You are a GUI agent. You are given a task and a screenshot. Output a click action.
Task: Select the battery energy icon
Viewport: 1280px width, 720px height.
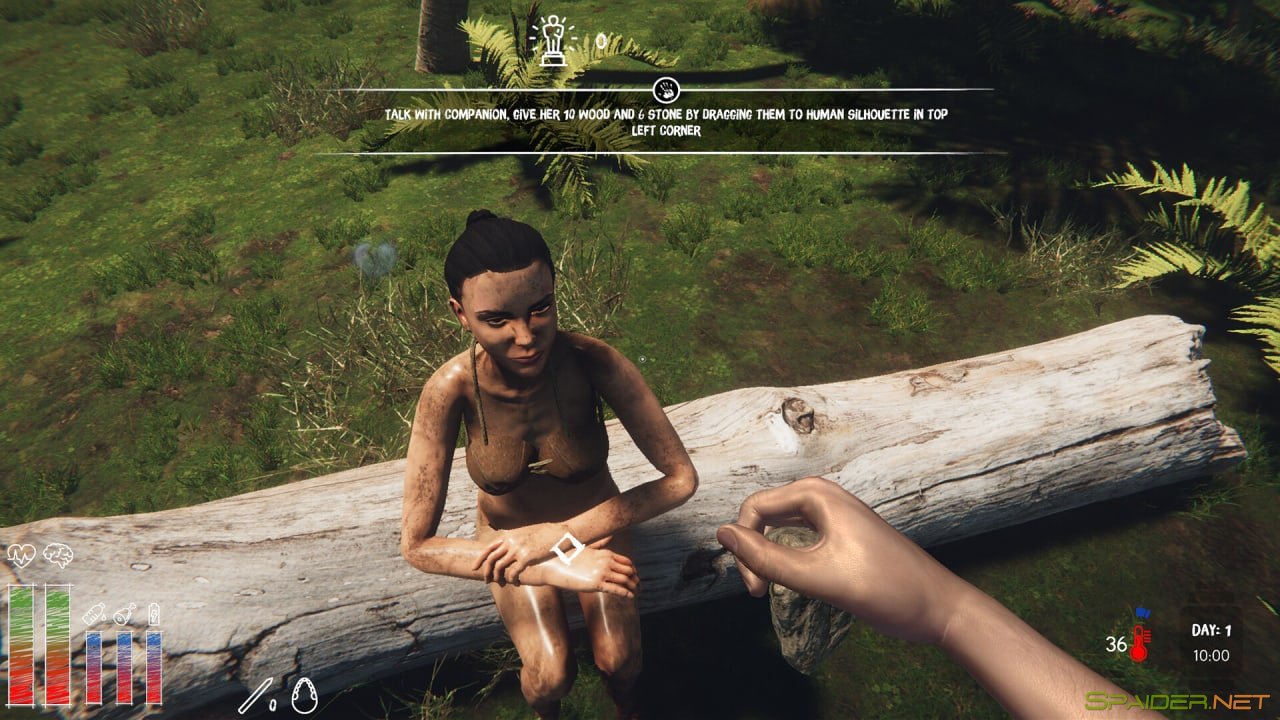154,613
